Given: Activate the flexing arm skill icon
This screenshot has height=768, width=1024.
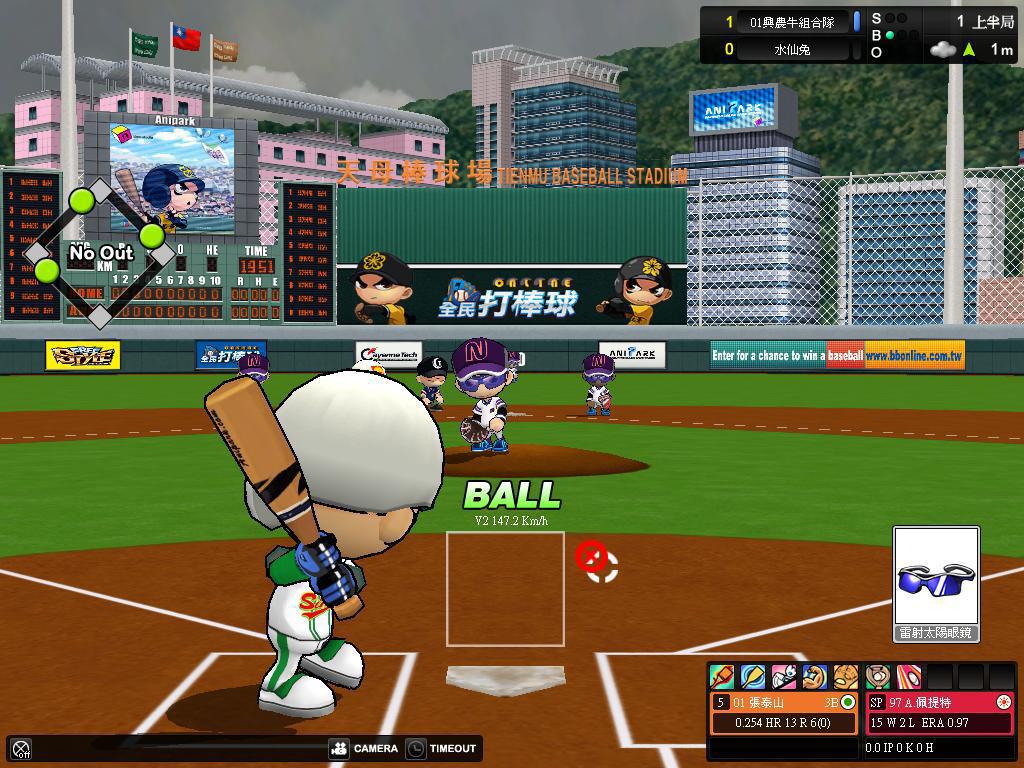Looking at the screenshot, I should point(815,677).
